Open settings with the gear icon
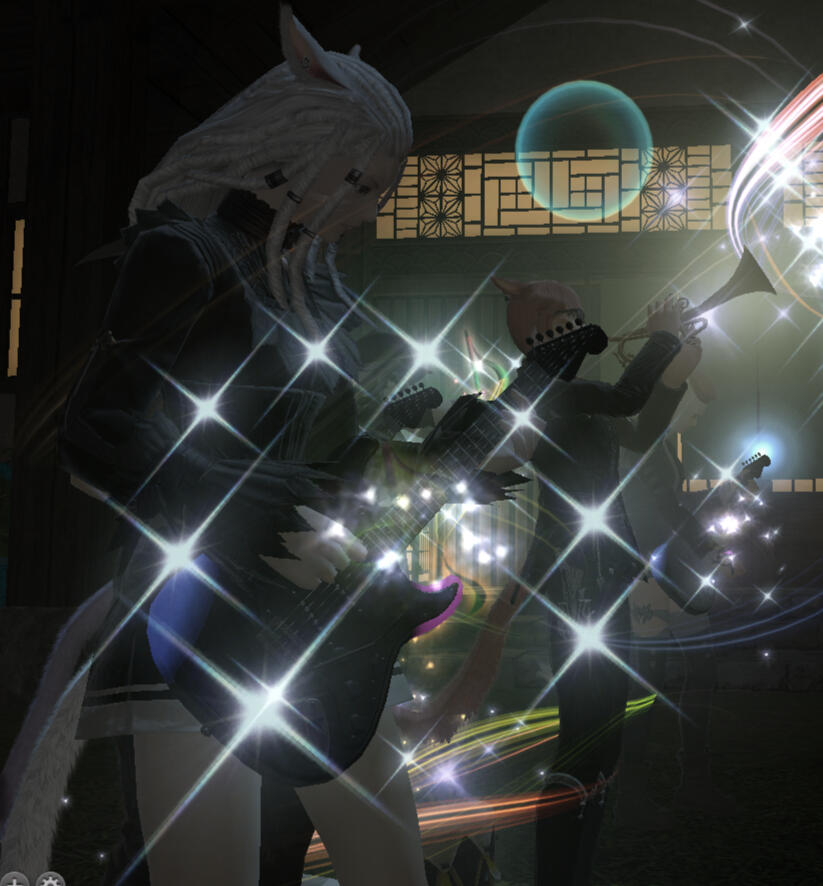The height and width of the screenshot is (886, 823). (x=50, y=880)
